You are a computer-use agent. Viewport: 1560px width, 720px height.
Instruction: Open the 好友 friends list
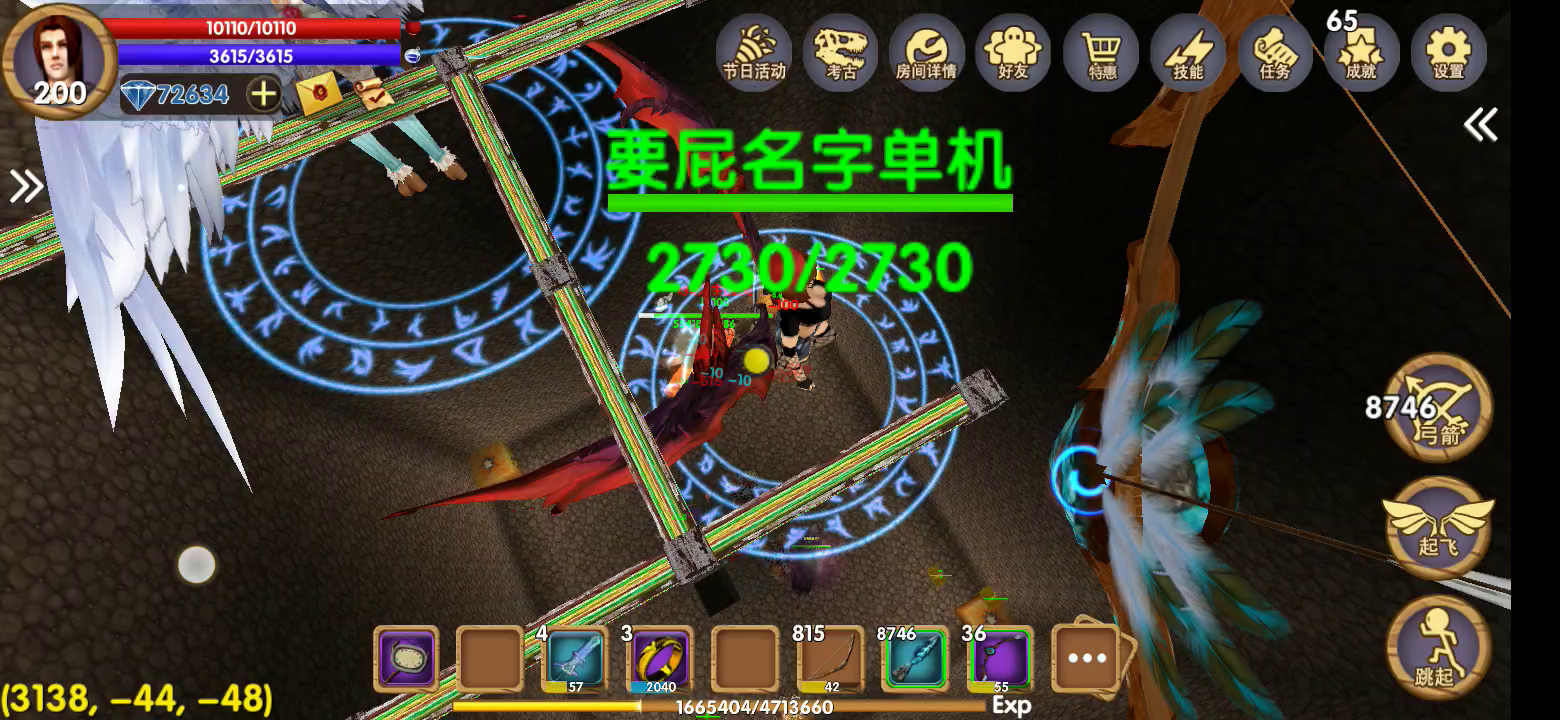1014,55
